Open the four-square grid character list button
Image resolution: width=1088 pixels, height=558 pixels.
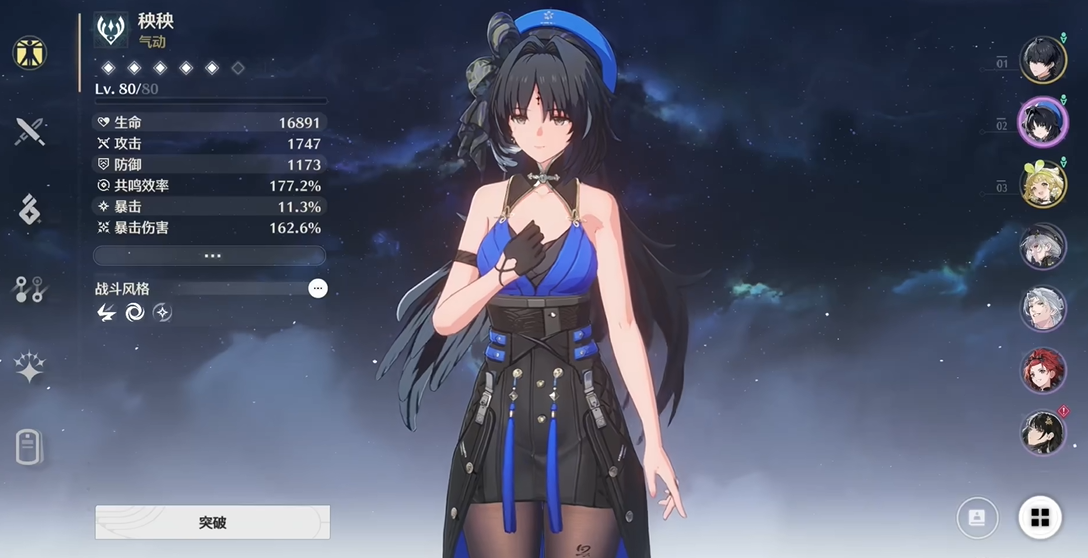pos(1040,517)
